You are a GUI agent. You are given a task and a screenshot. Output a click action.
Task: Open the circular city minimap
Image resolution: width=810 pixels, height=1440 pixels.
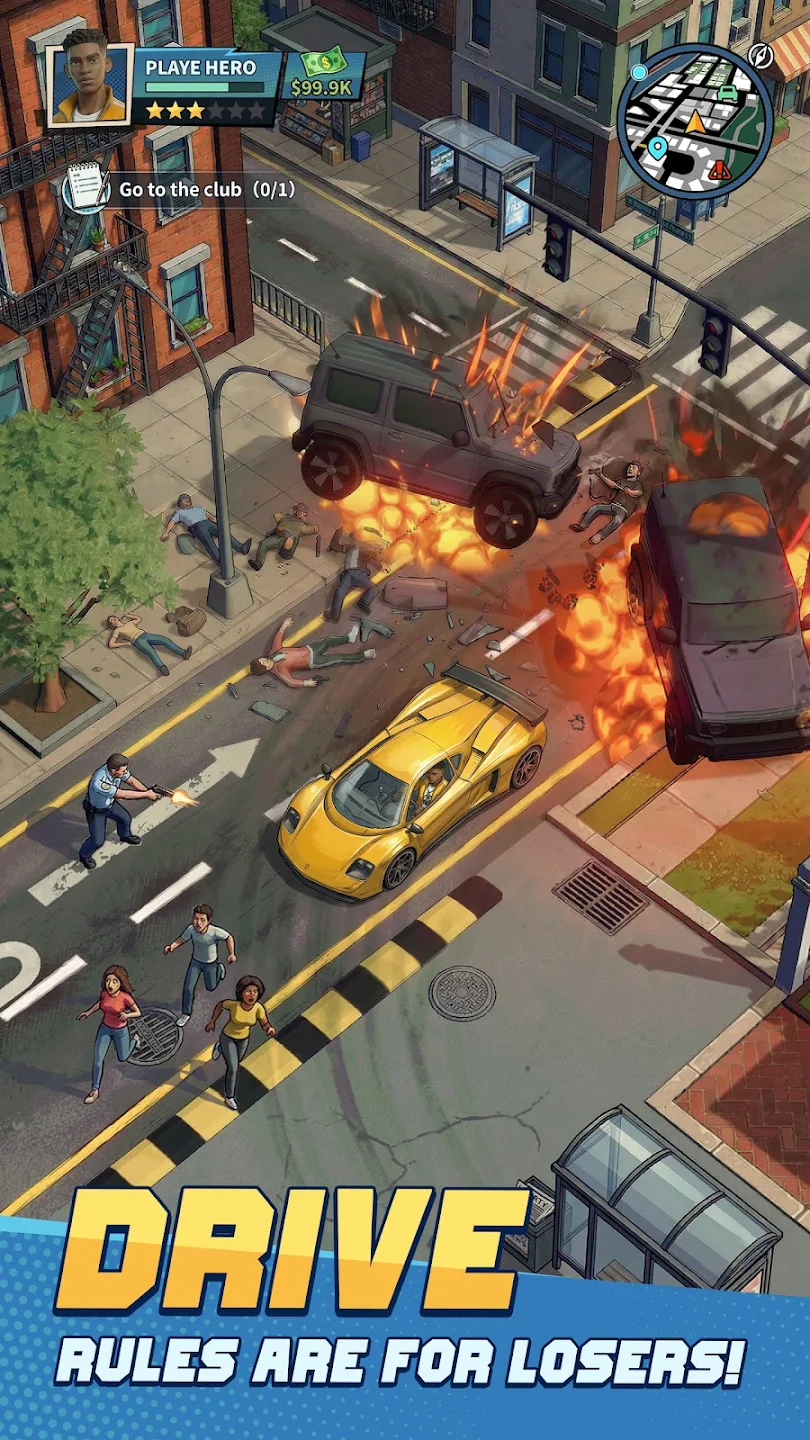click(x=695, y=120)
